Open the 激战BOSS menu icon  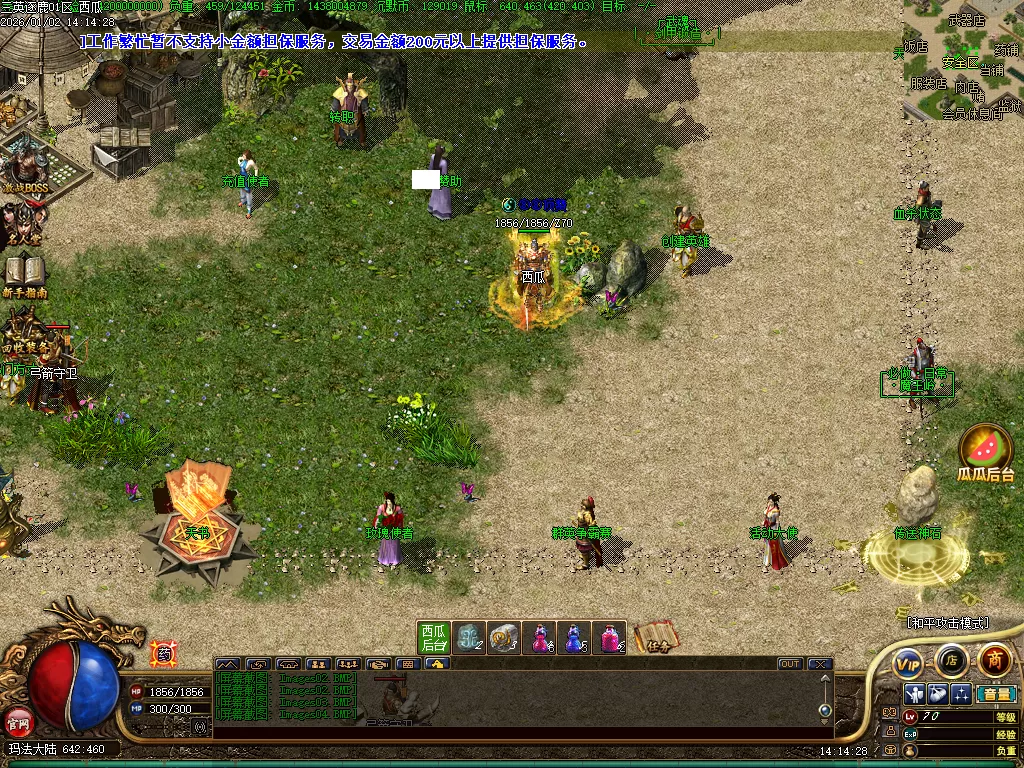click(27, 167)
